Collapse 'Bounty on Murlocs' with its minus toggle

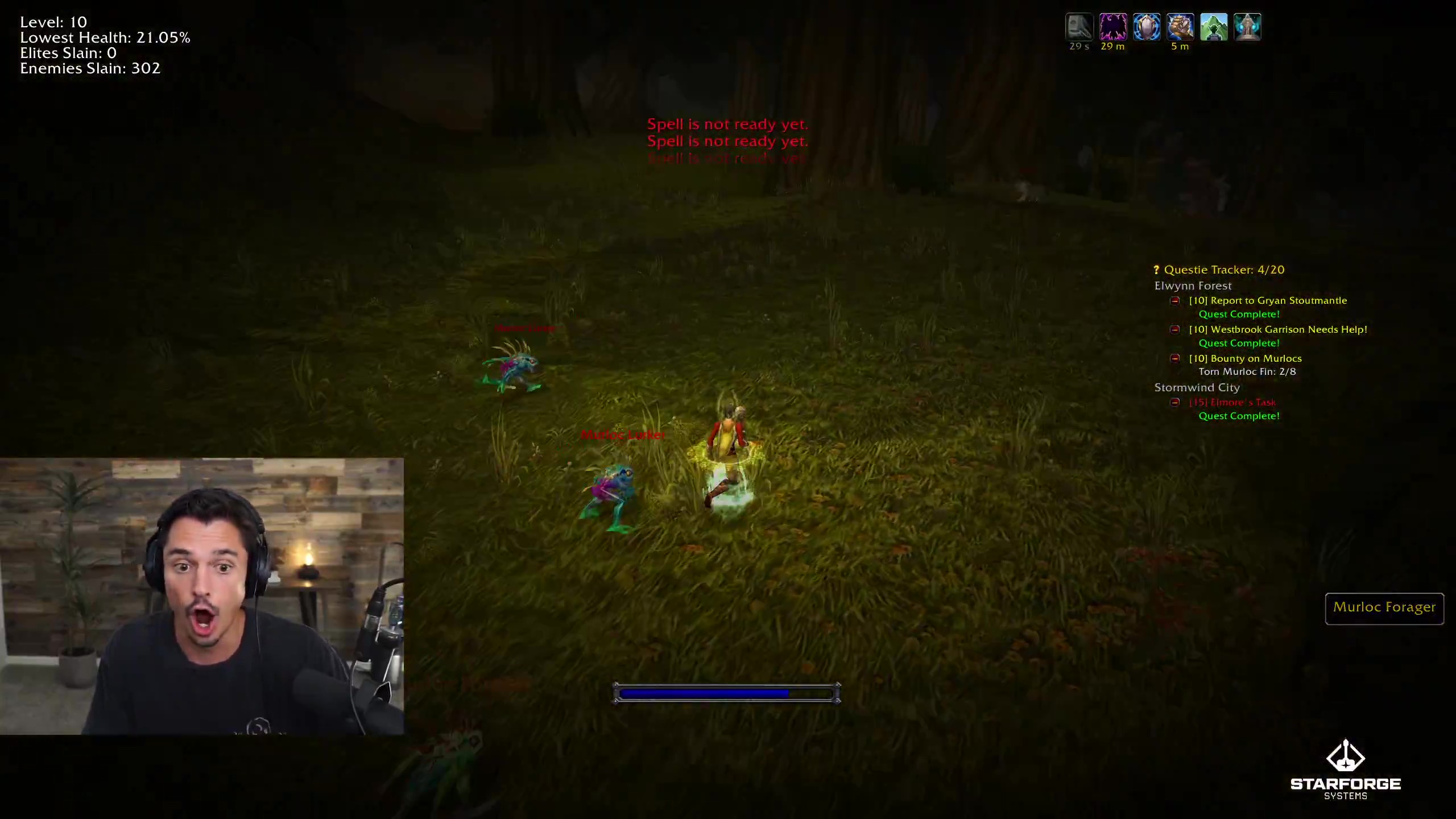[x=1176, y=358]
